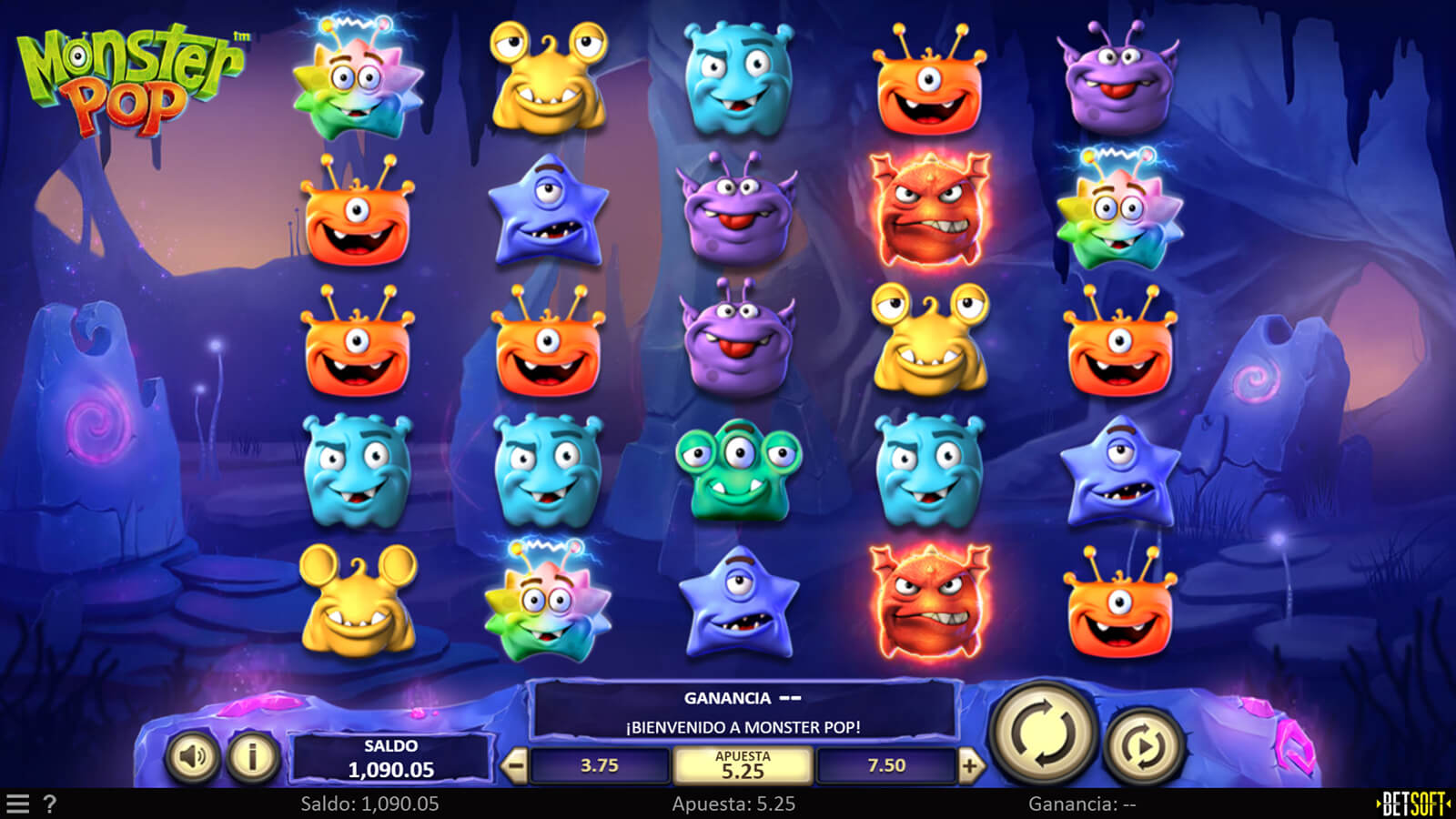The image size is (1456, 819).
Task: Spin the reels with the large spin button
Action: click(x=1043, y=733)
